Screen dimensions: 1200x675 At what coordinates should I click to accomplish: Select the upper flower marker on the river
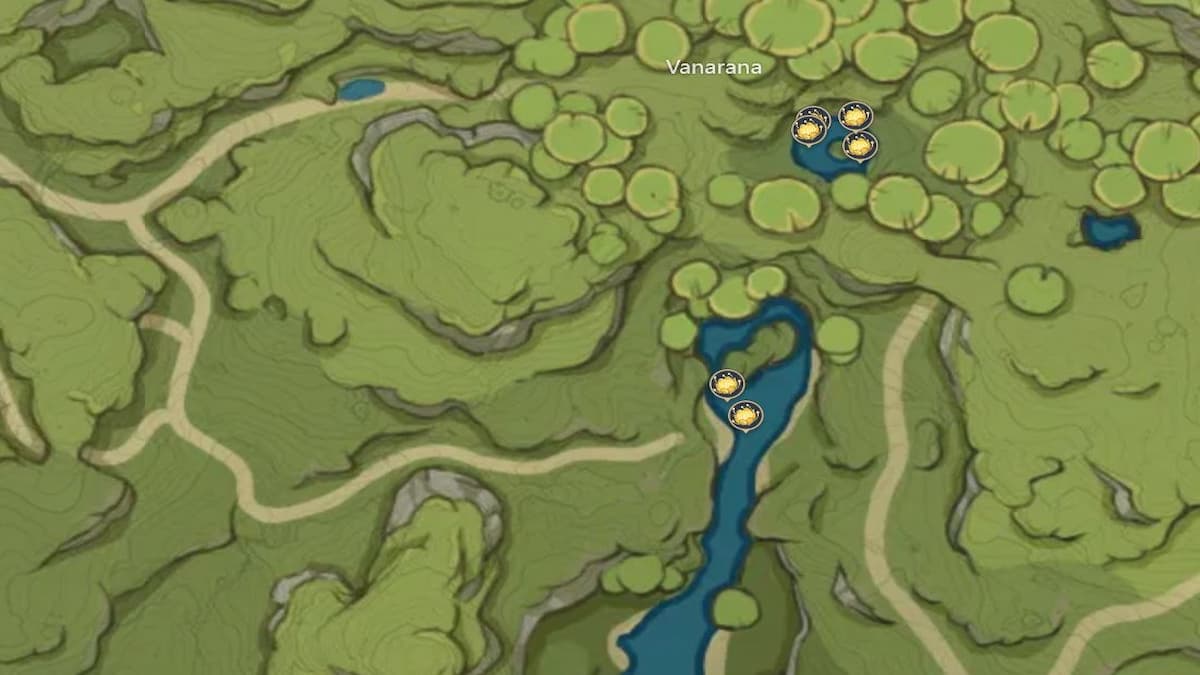pyautogui.click(x=726, y=384)
